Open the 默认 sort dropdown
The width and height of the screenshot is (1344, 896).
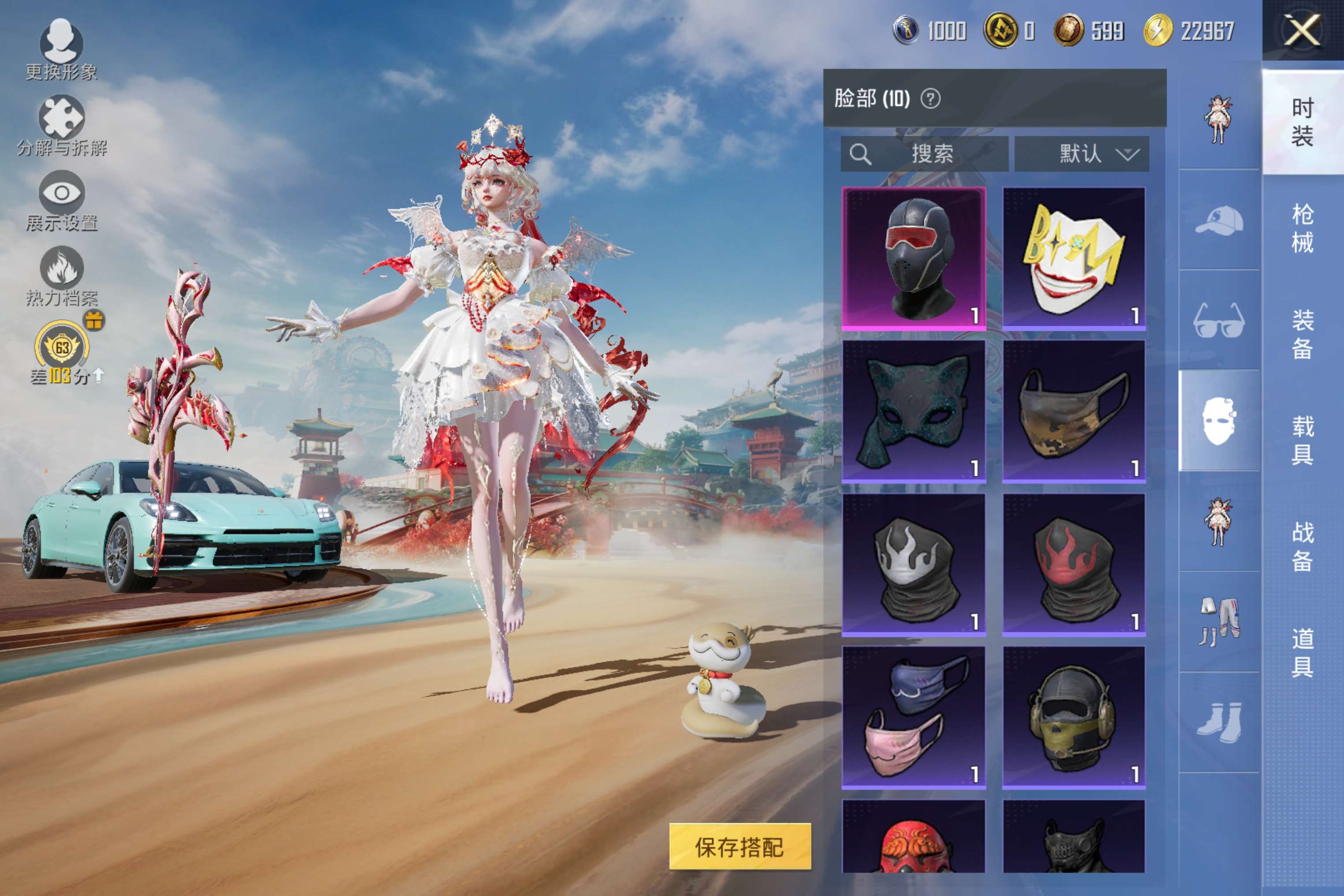(1081, 154)
